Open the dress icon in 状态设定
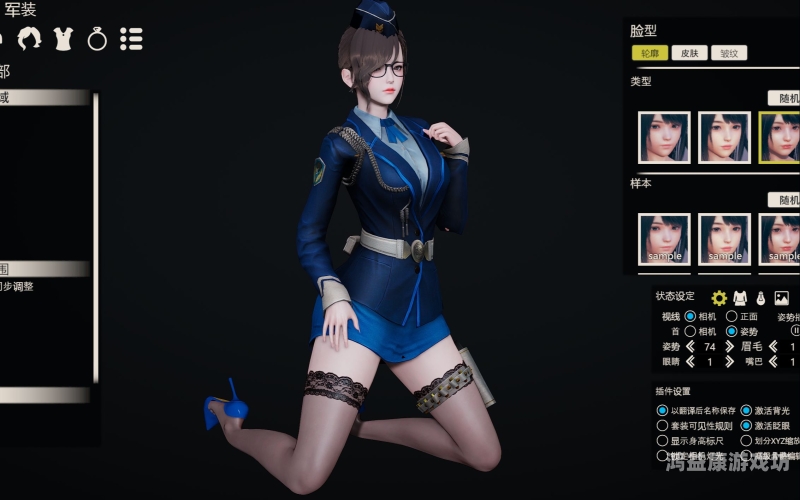The image size is (800, 500). (x=740, y=298)
